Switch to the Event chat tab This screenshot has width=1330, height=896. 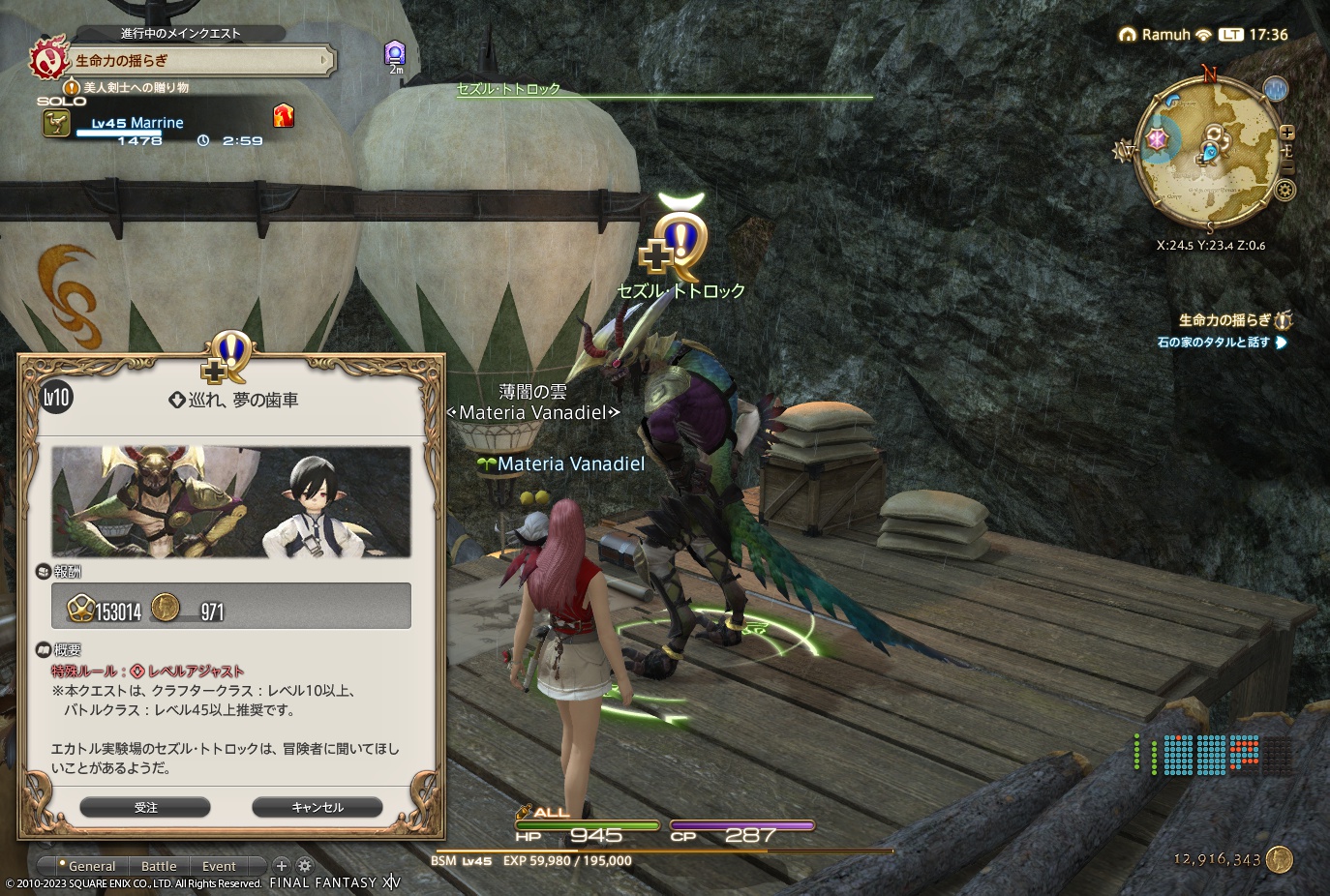tap(219, 866)
